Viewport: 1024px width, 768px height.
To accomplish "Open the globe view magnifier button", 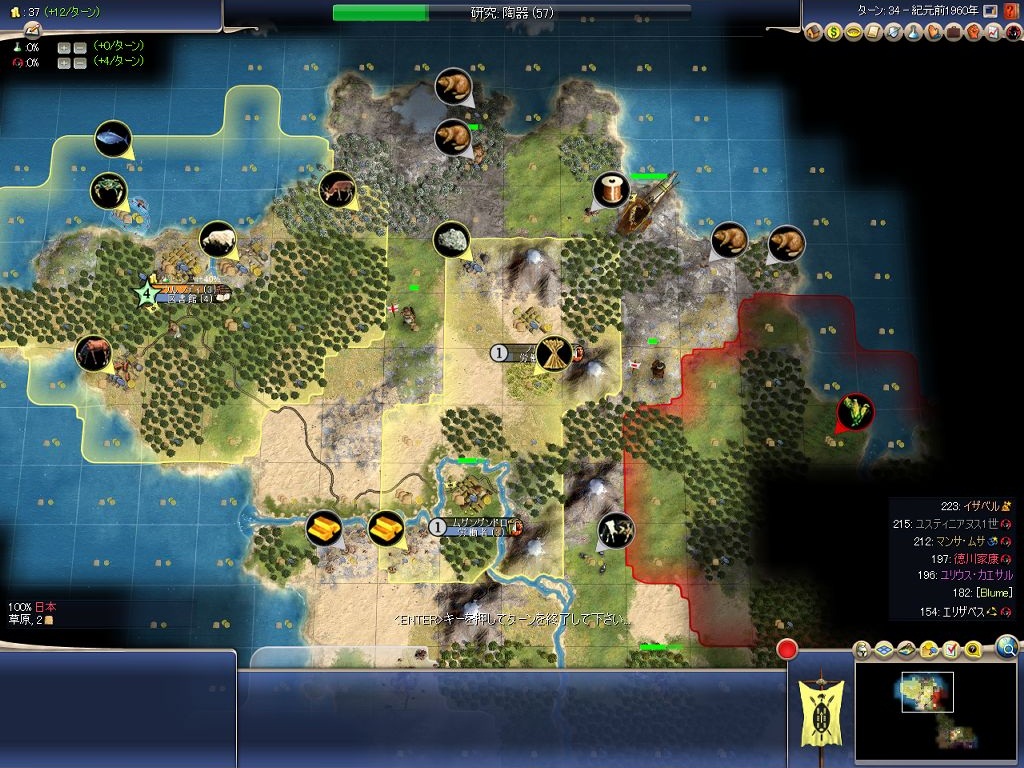I will (1008, 647).
